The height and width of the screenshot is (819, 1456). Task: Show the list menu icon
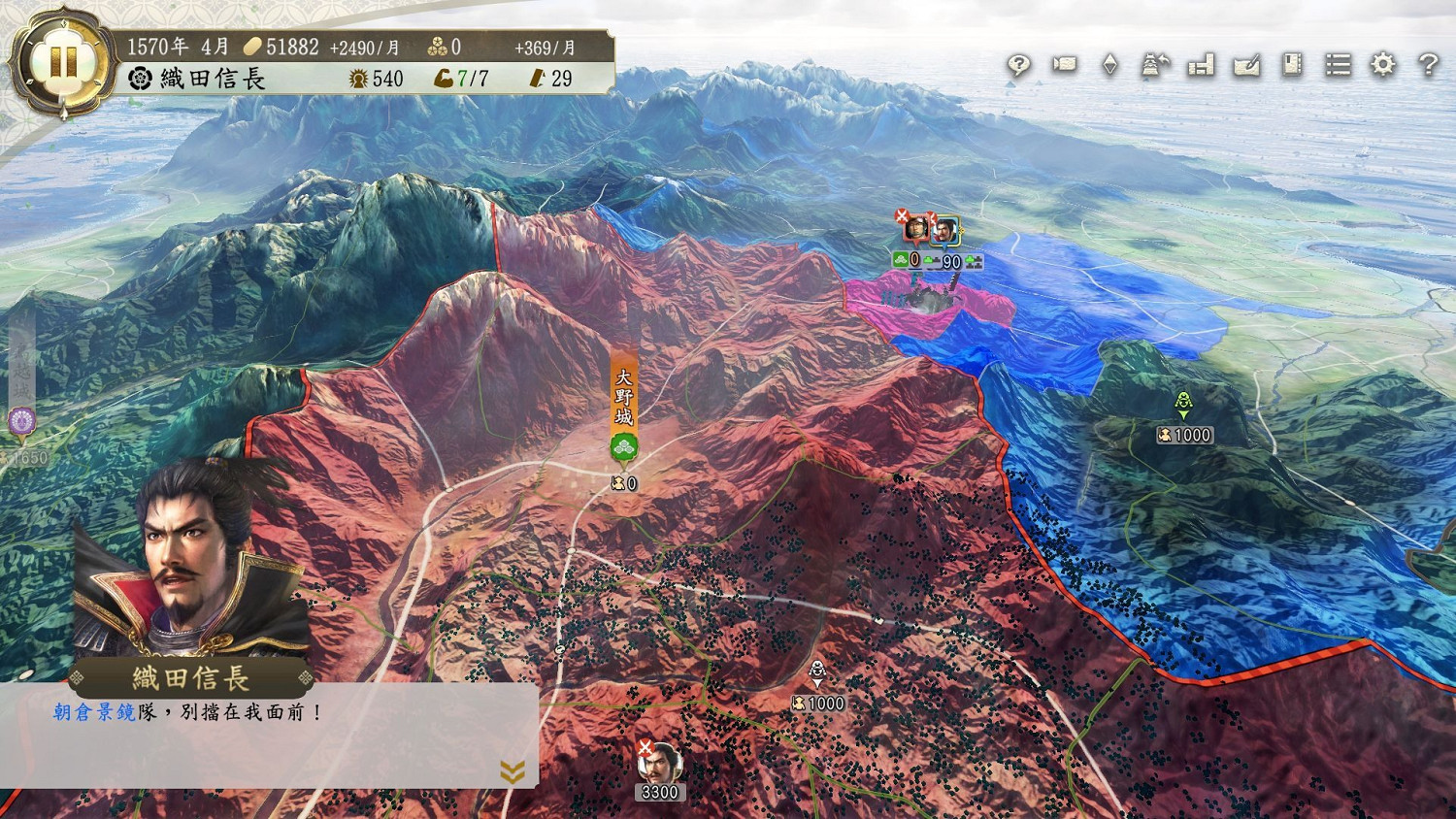pyautogui.click(x=1338, y=65)
